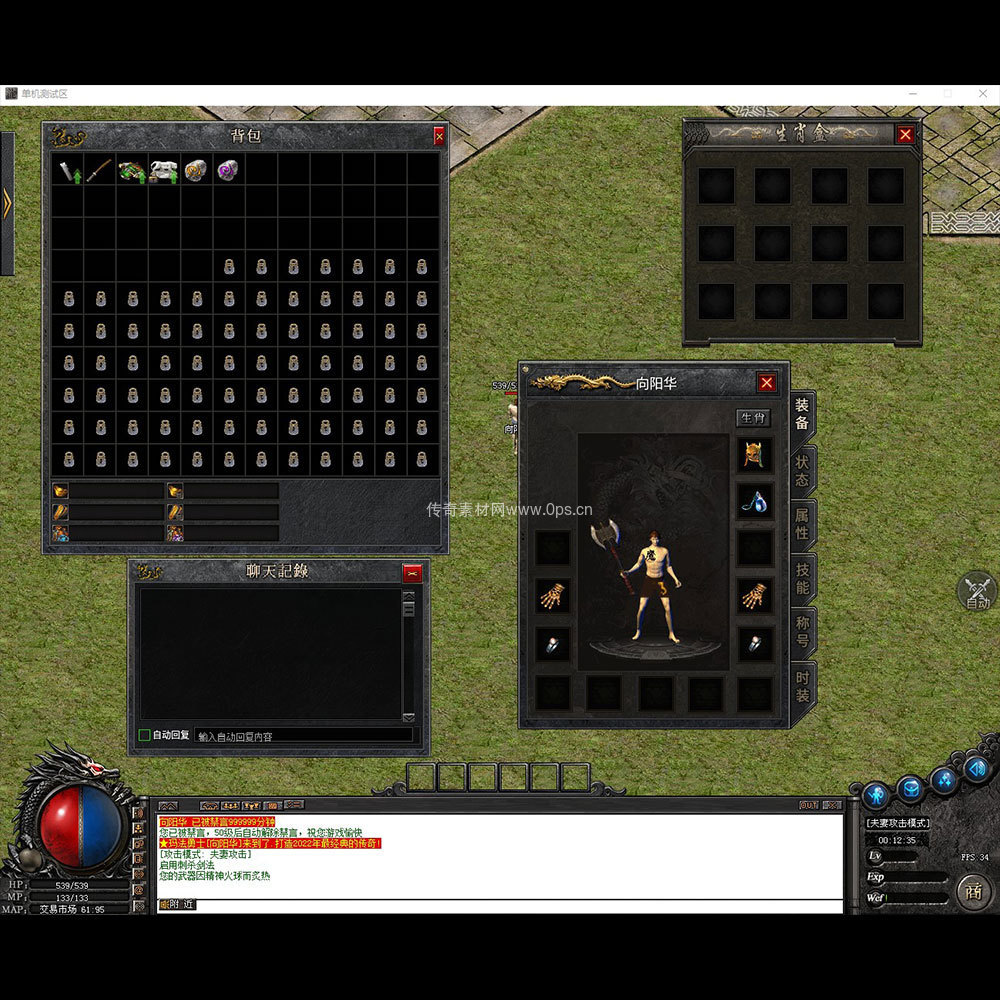
Task: Close the 背包 backpack window
Action: click(x=439, y=136)
